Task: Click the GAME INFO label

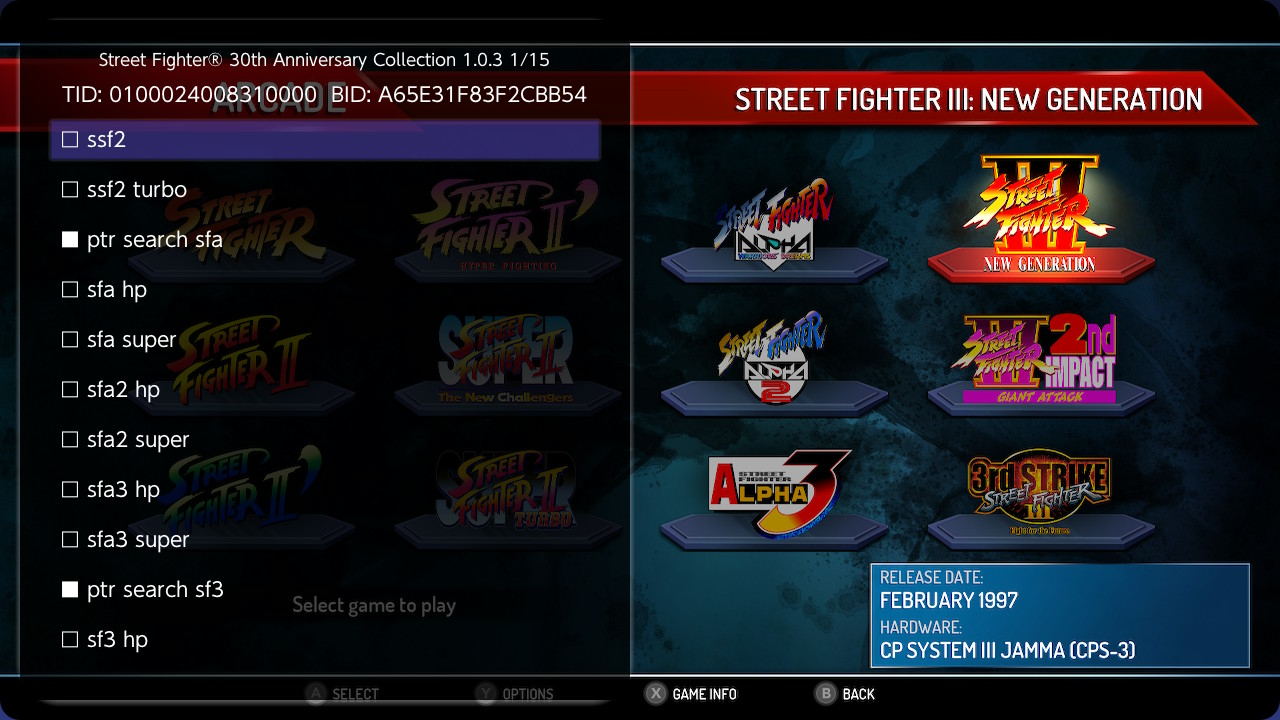Action: coord(704,694)
